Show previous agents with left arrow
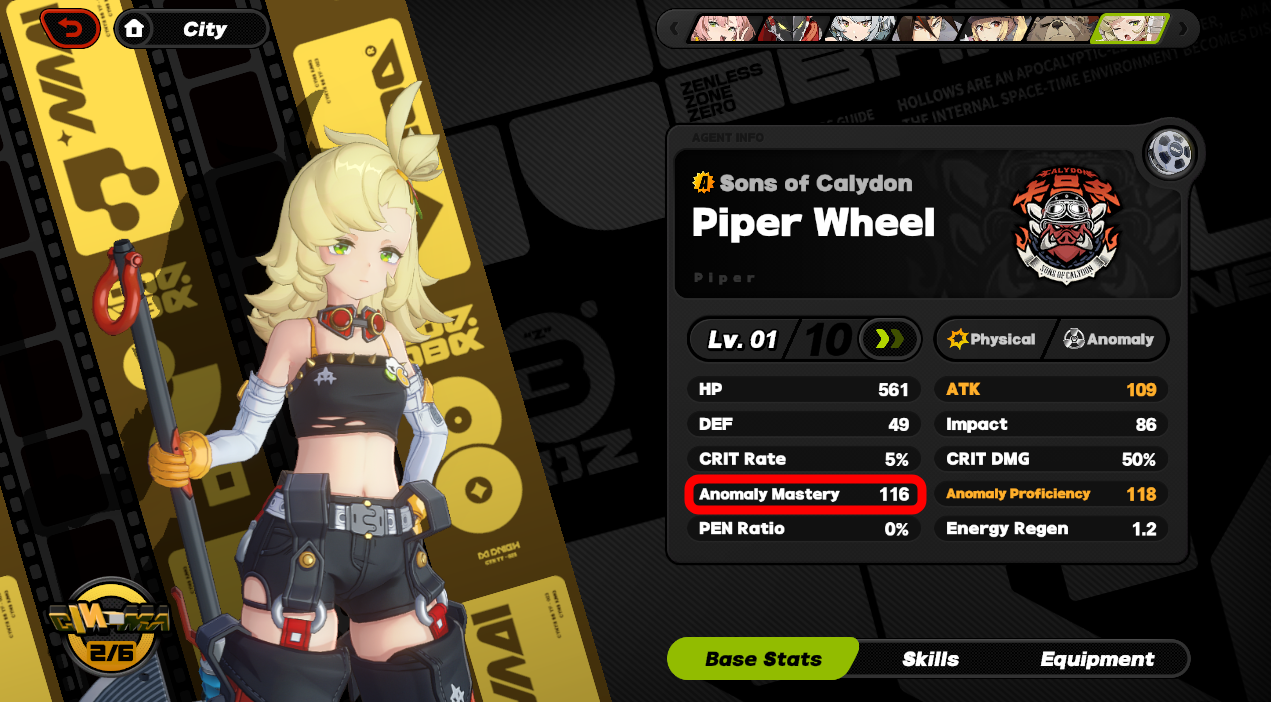The width and height of the screenshot is (1271, 702). (x=674, y=28)
